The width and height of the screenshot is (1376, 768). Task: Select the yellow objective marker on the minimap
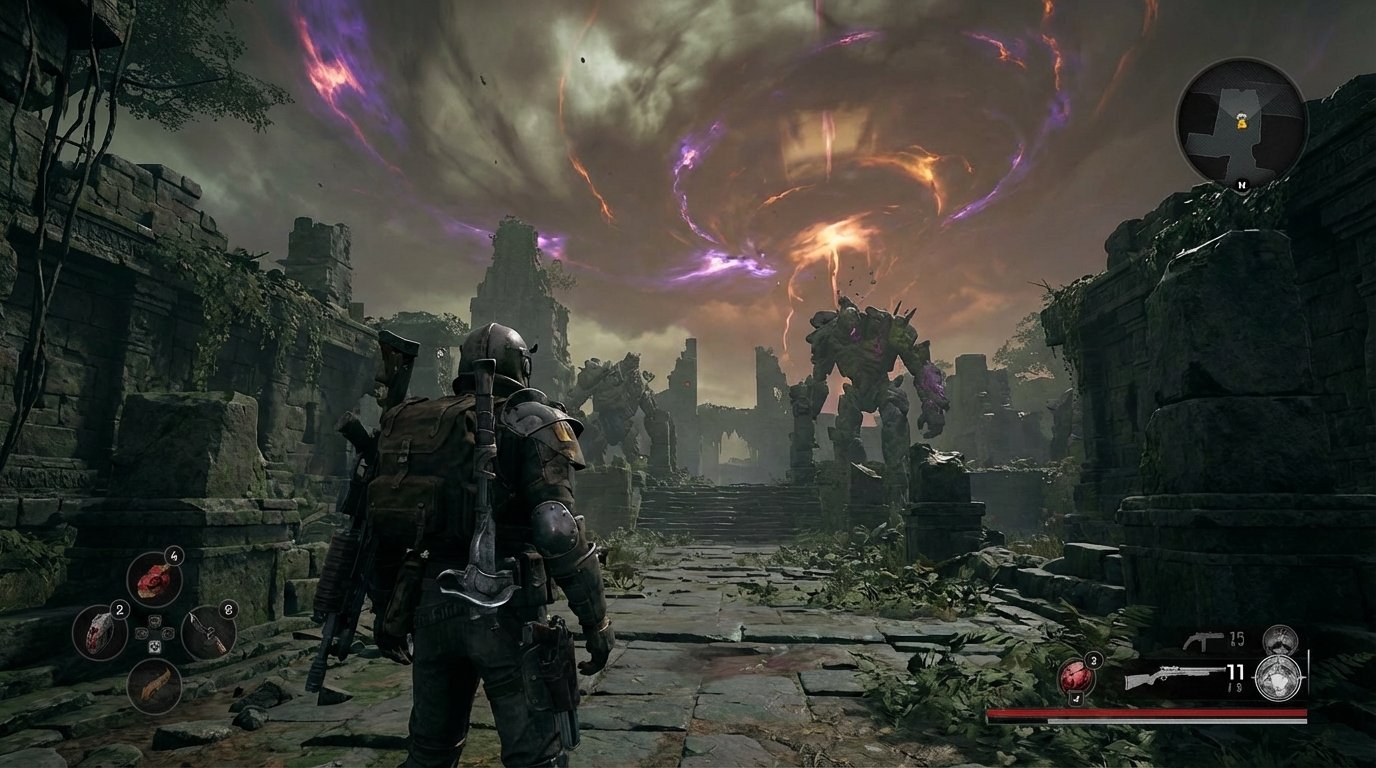(1243, 124)
